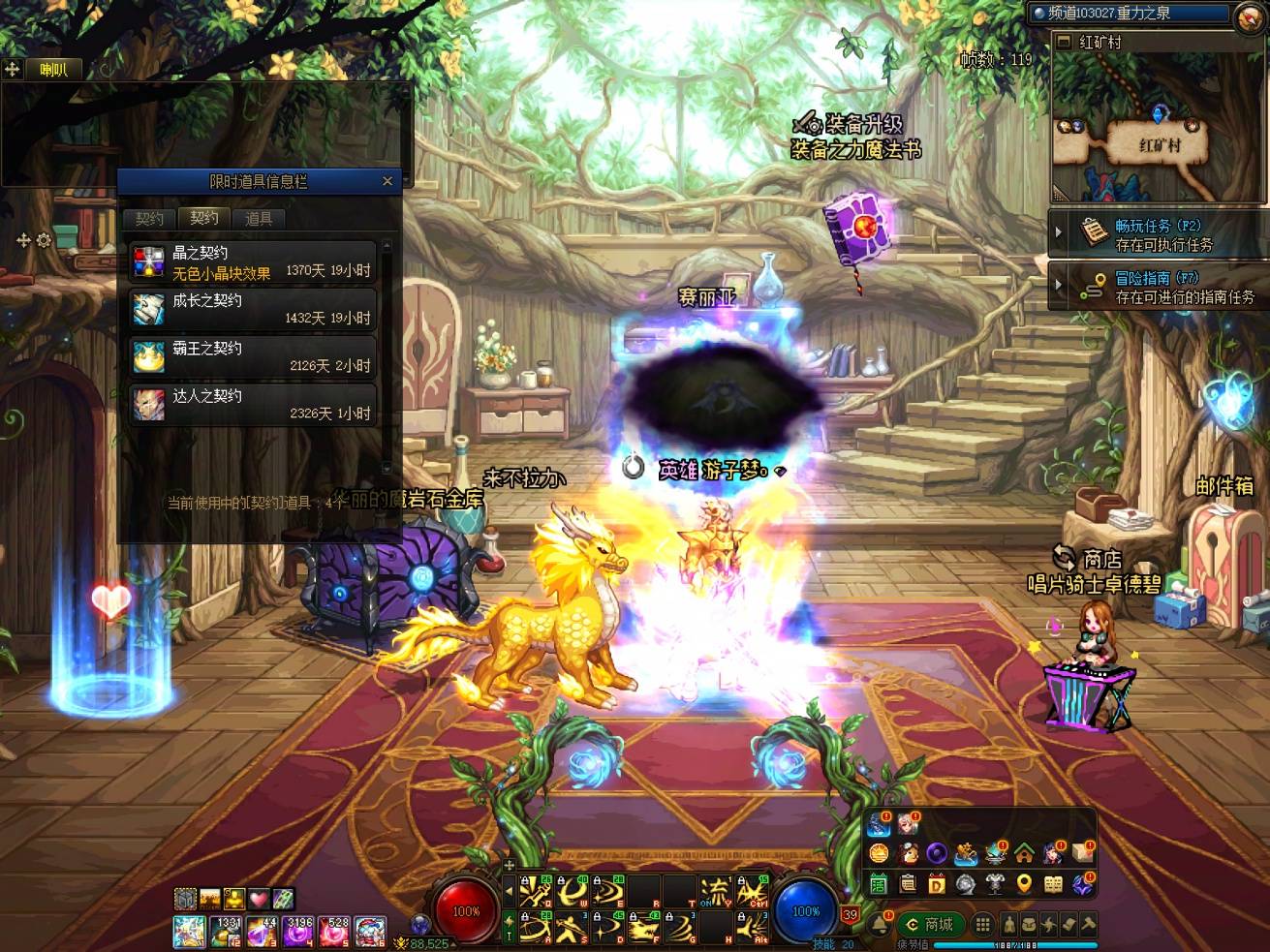Open the channel selector 频道103027
Viewport: 1270px width, 952px height.
coord(1130,14)
